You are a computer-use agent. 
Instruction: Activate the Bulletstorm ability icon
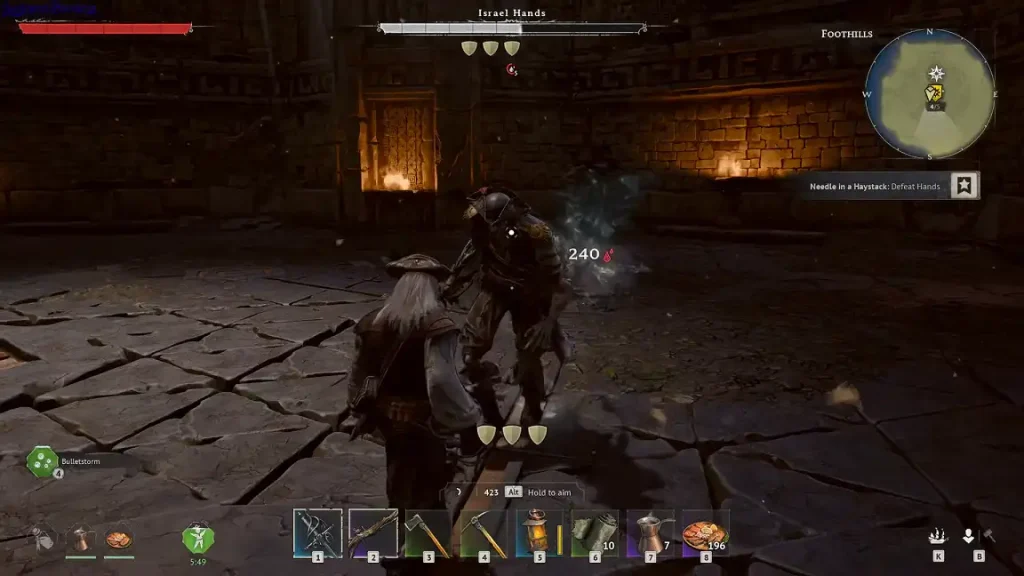44,462
